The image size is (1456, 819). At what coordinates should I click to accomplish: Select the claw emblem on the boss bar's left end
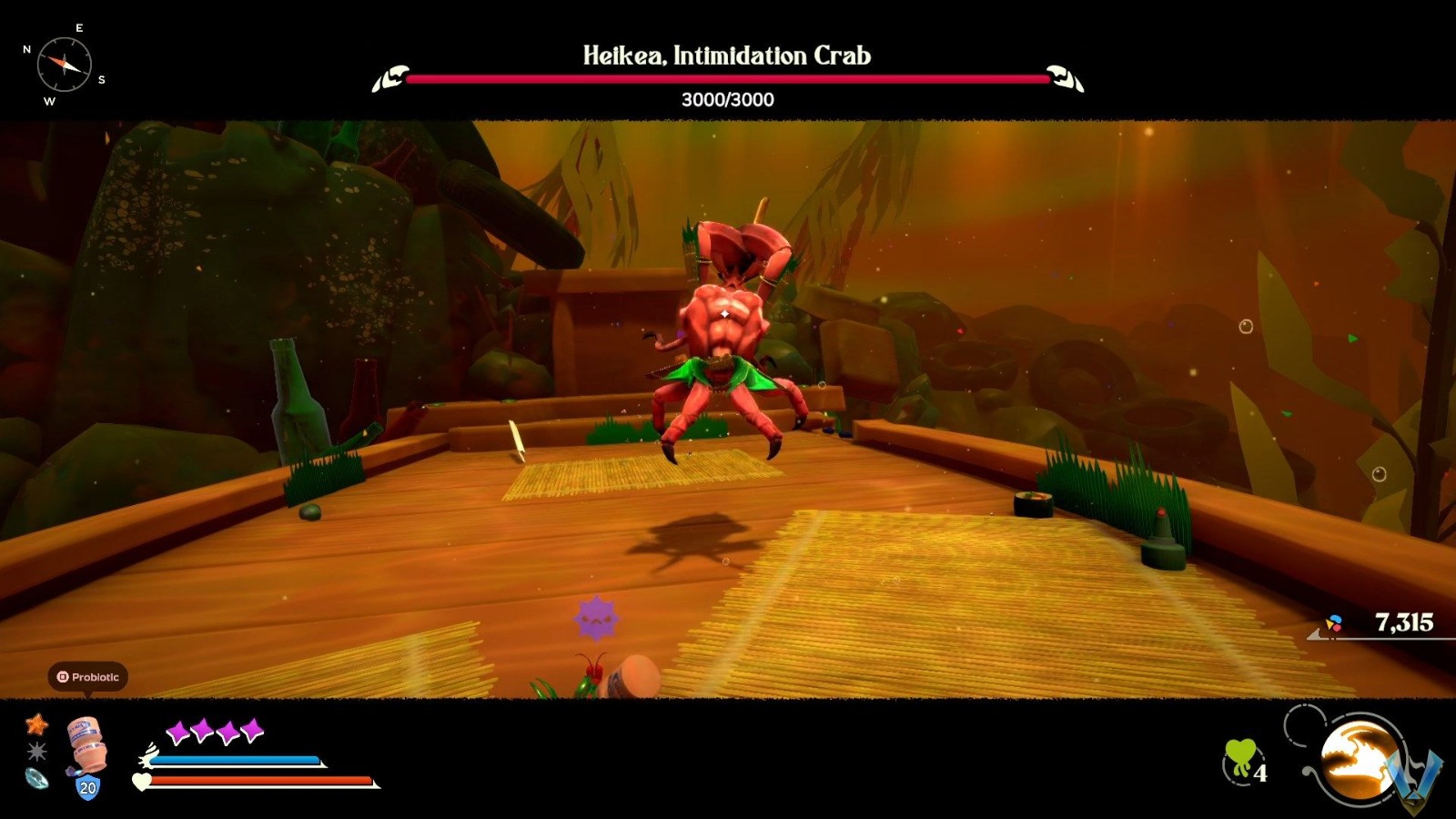(391, 78)
